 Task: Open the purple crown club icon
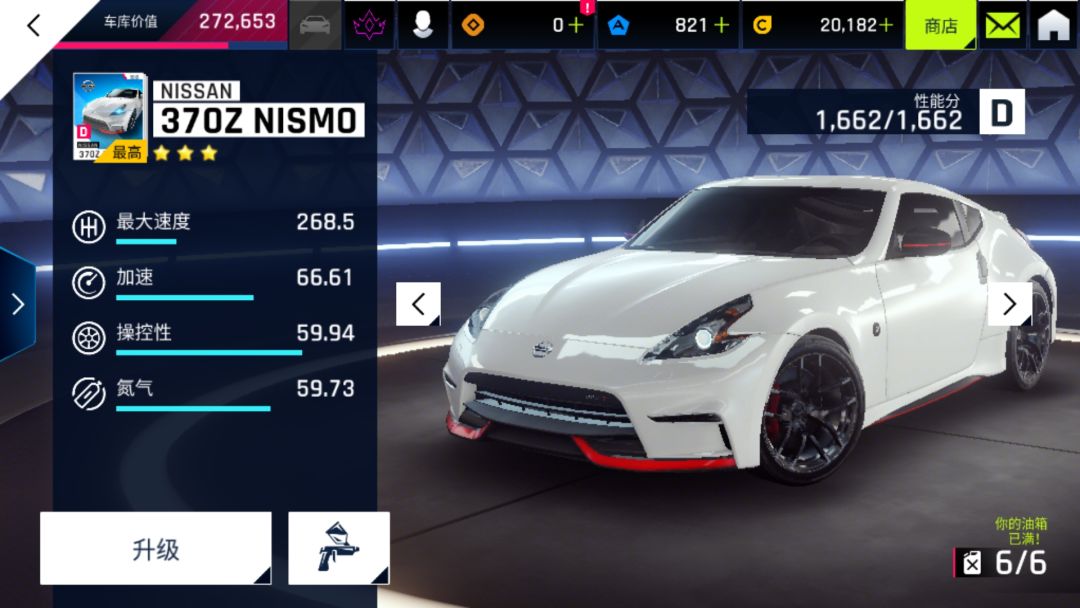pos(369,25)
